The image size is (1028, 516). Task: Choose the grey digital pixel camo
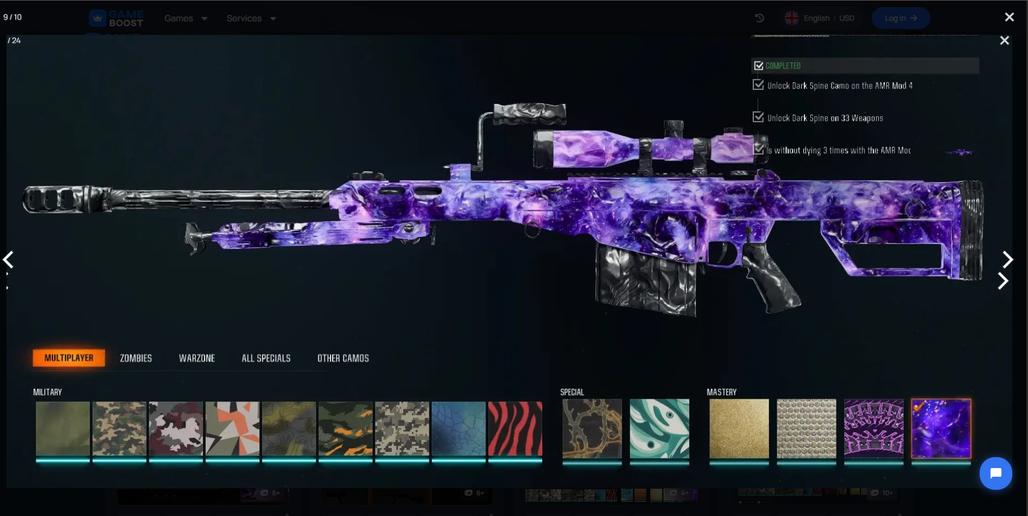click(x=402, y=429)
